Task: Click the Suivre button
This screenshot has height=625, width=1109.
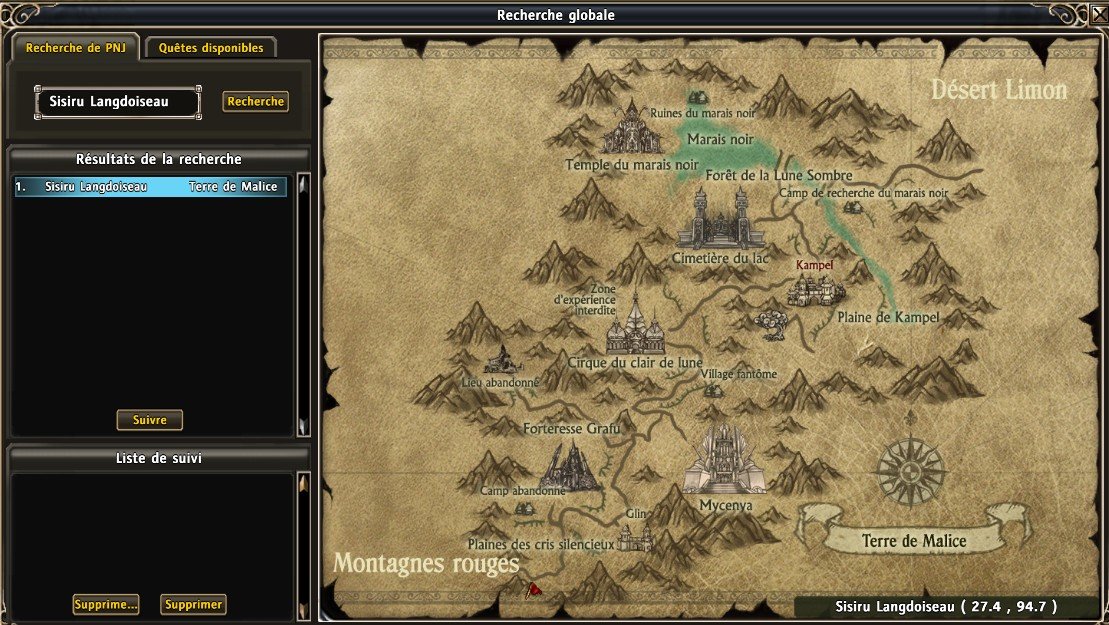Action: point(150,420)
